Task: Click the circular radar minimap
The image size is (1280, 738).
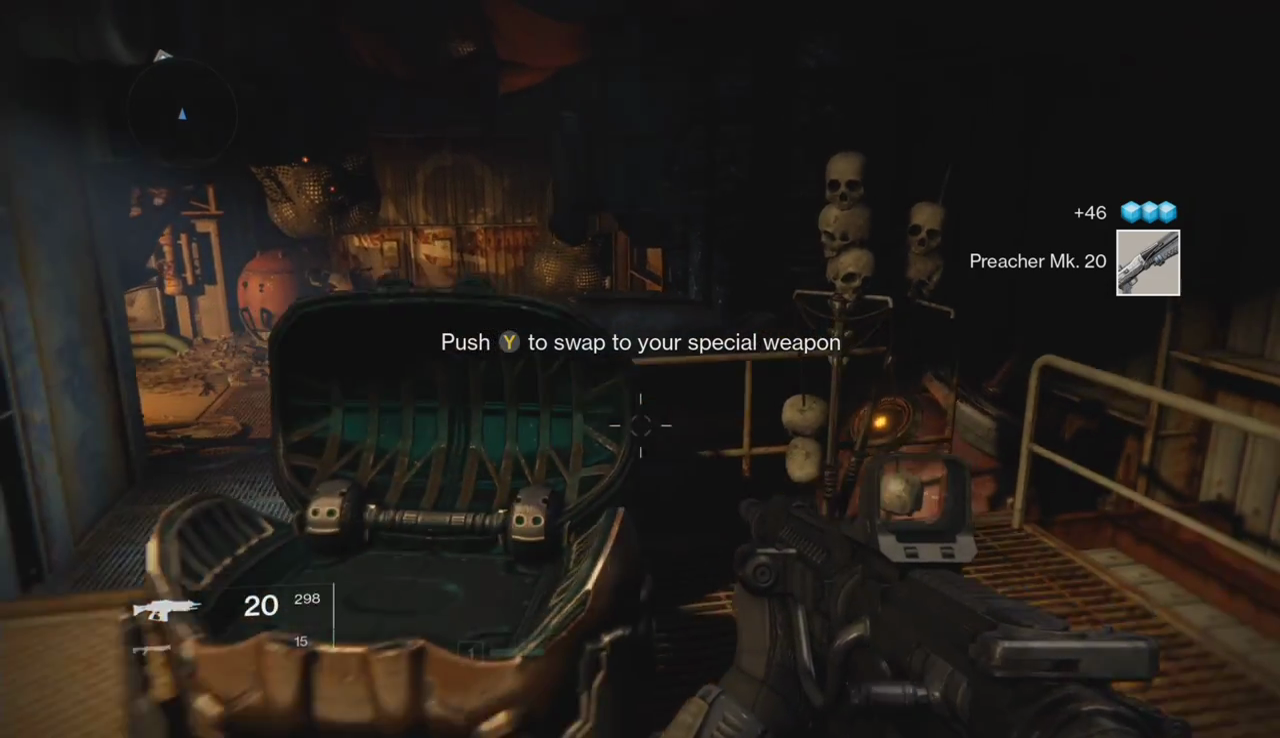Action: pyautogui.click(x=182, y=112)
